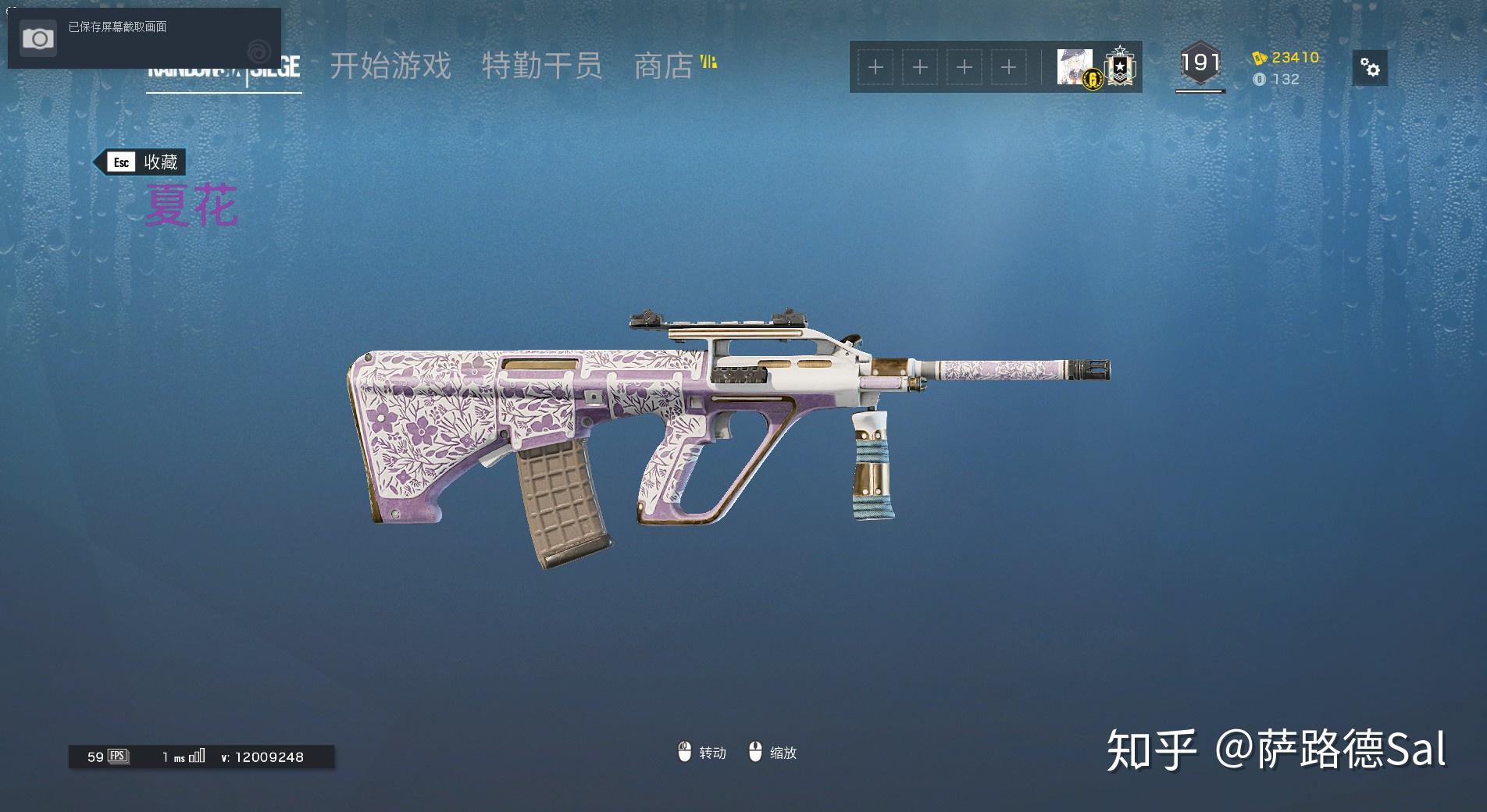The height and width of the screenshot is (812, 1487).
Task: Open the player profile avatar
Action: [1075, 66]
